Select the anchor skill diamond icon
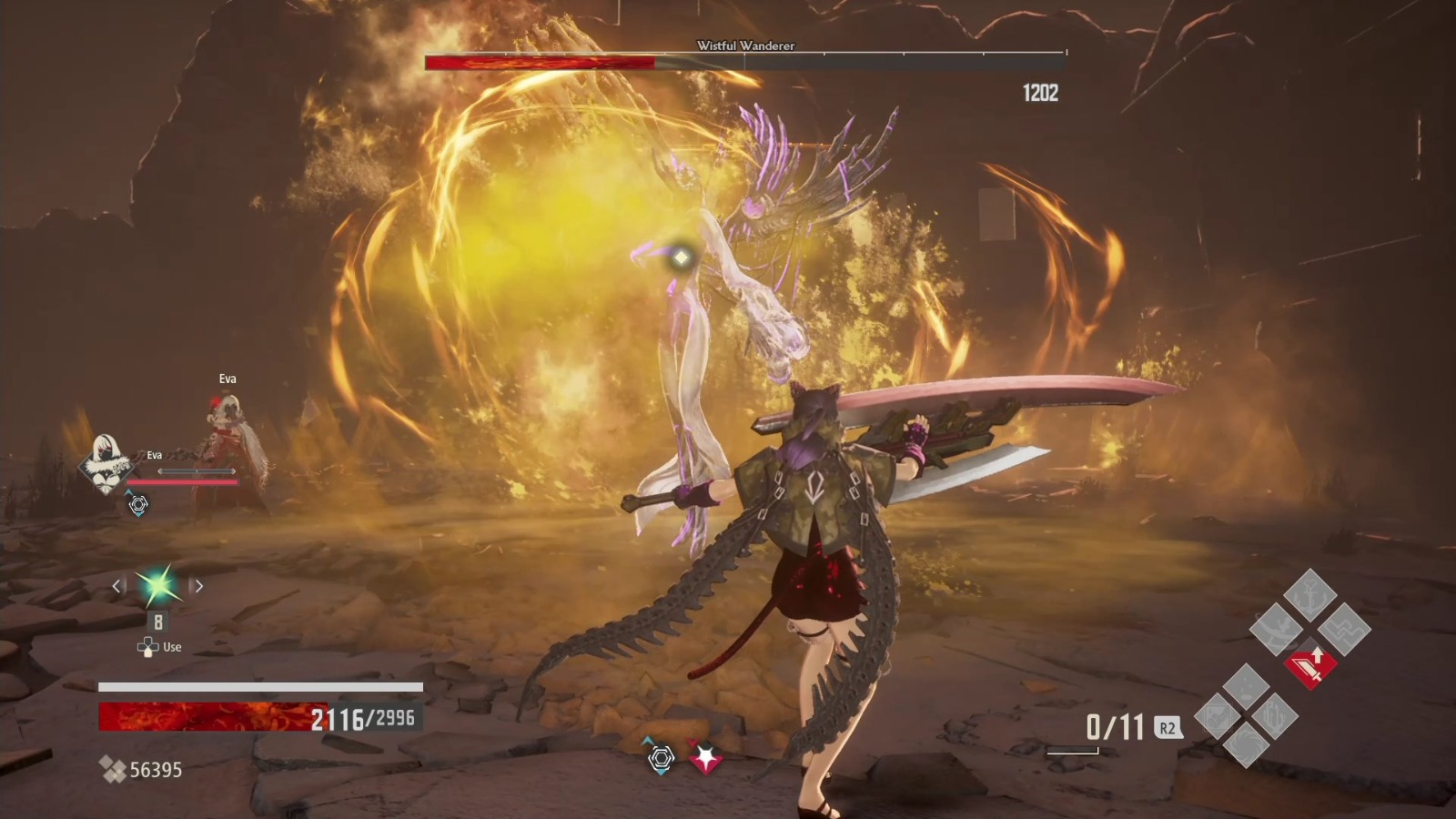The image size is (1456, 819). [x=1309, y=595]
